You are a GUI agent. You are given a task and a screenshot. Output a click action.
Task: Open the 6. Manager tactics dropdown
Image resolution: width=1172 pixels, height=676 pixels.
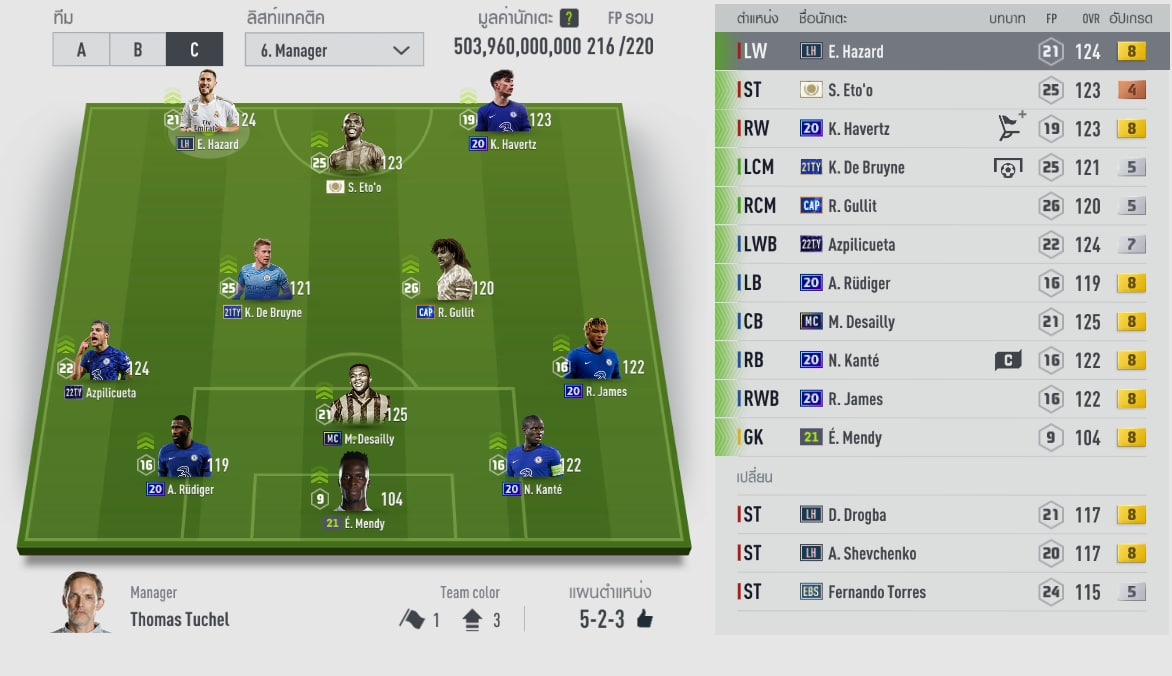pyautogui.click(x=334, y=50)
